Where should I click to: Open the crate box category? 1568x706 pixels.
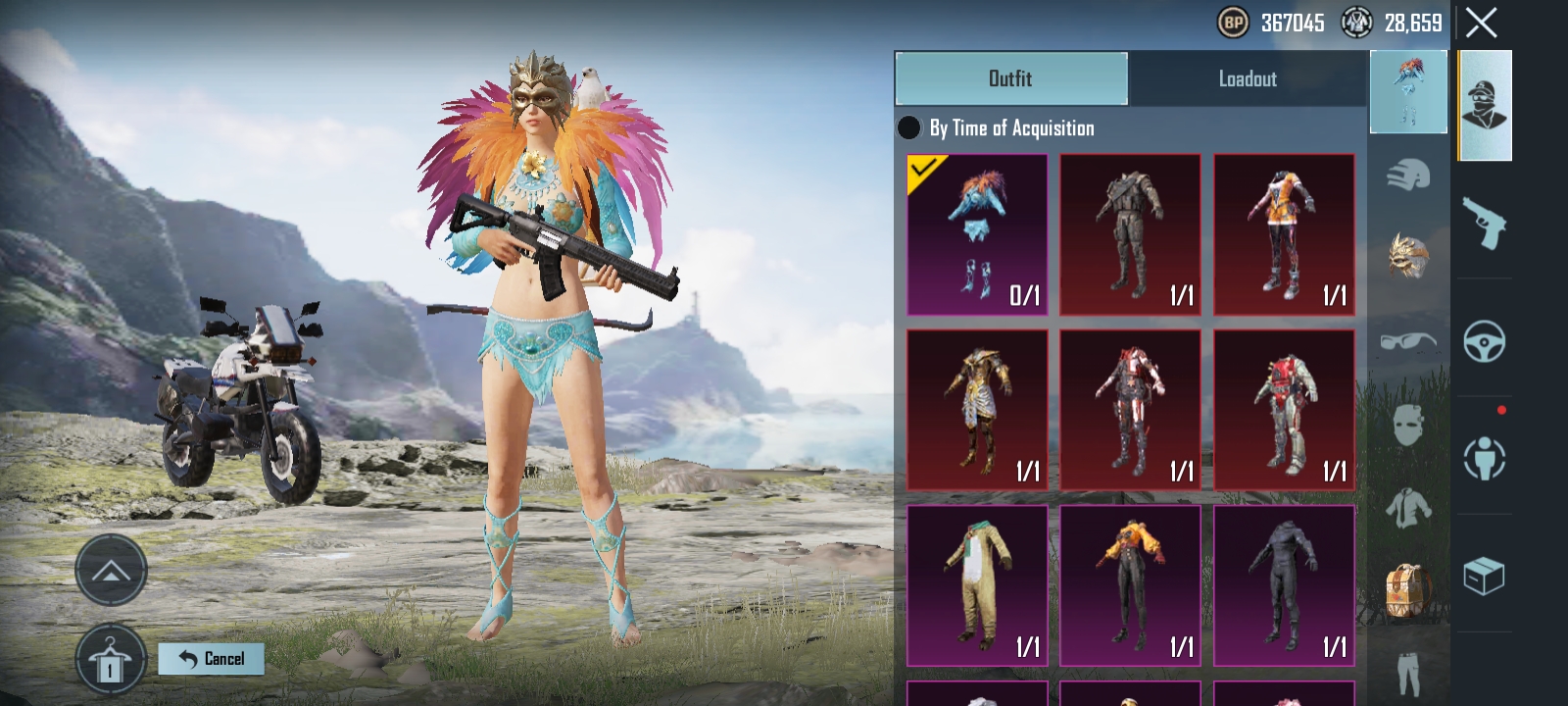(x=1484, y=576)
